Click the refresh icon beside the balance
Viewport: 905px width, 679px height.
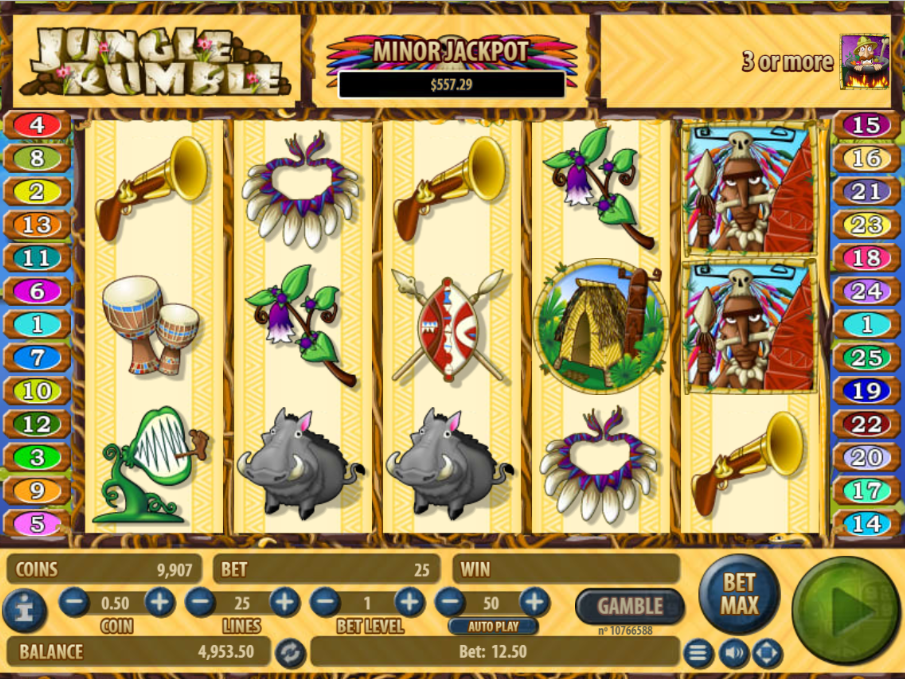click(290, 652)
